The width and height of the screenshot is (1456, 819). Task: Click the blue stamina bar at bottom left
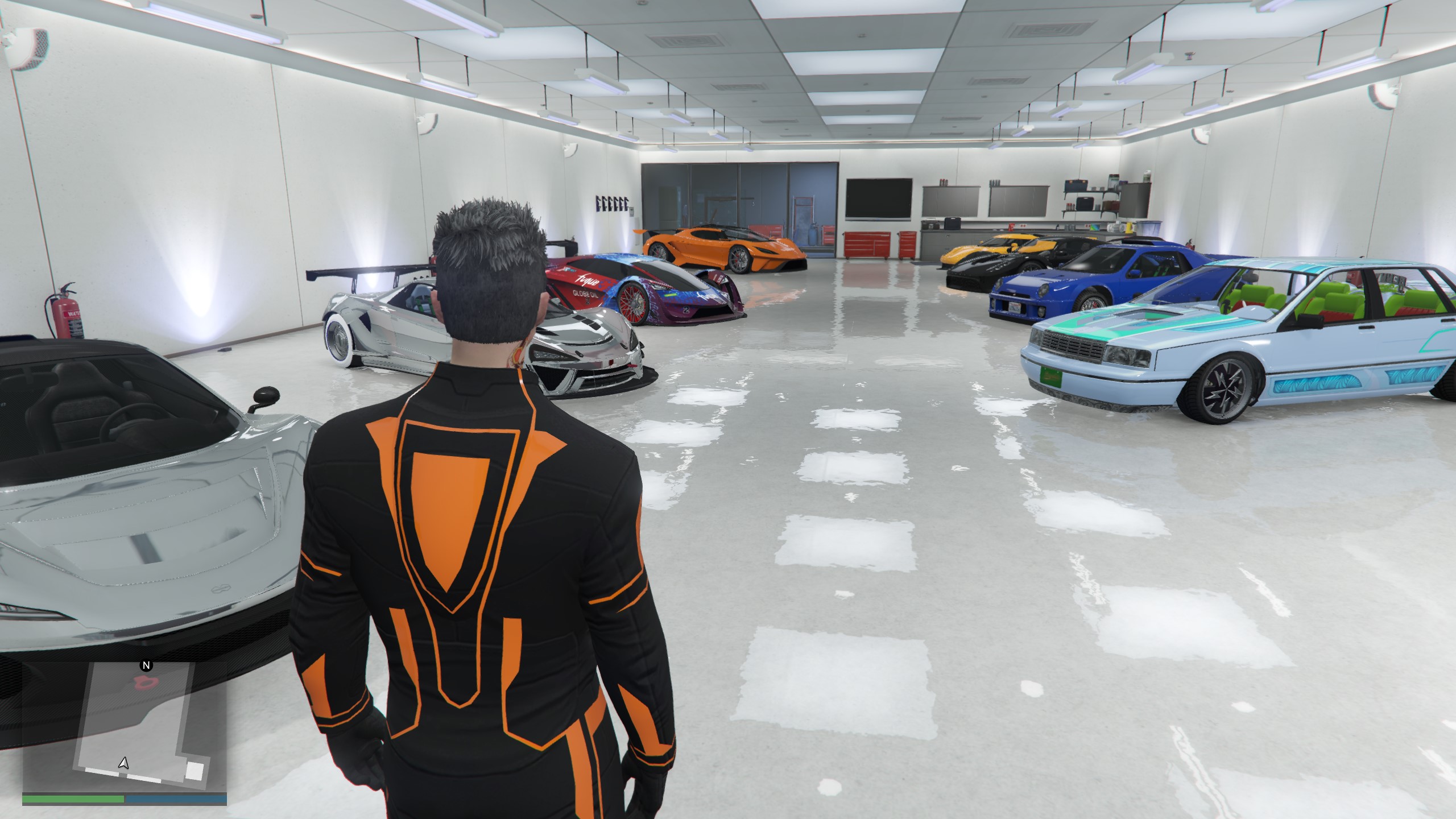coord(176,799)
